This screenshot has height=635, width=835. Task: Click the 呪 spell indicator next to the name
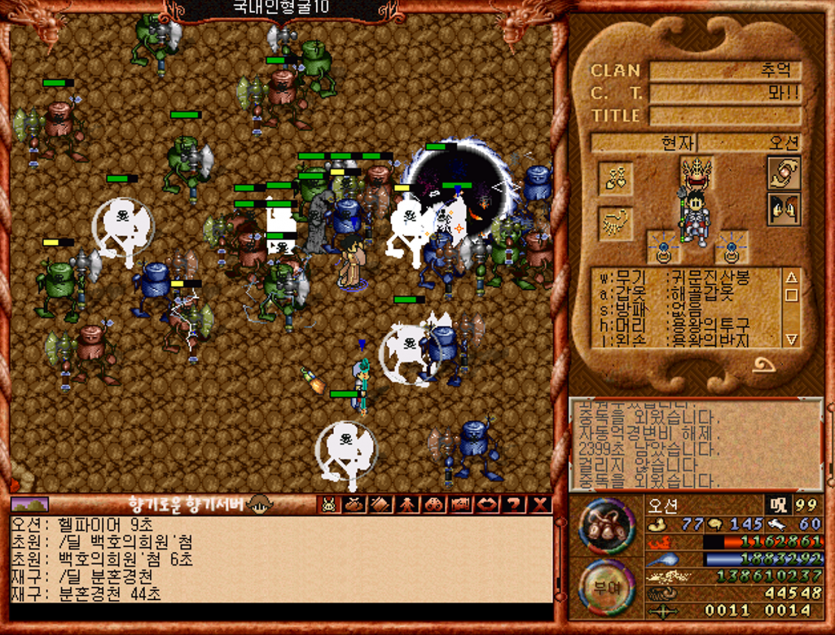click(776, 504)
